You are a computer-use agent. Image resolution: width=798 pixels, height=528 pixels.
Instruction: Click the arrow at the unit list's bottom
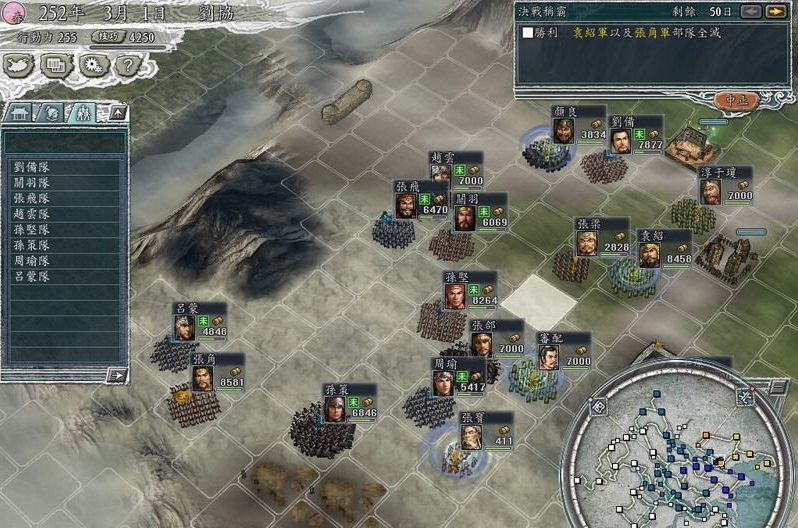point(117,375)
